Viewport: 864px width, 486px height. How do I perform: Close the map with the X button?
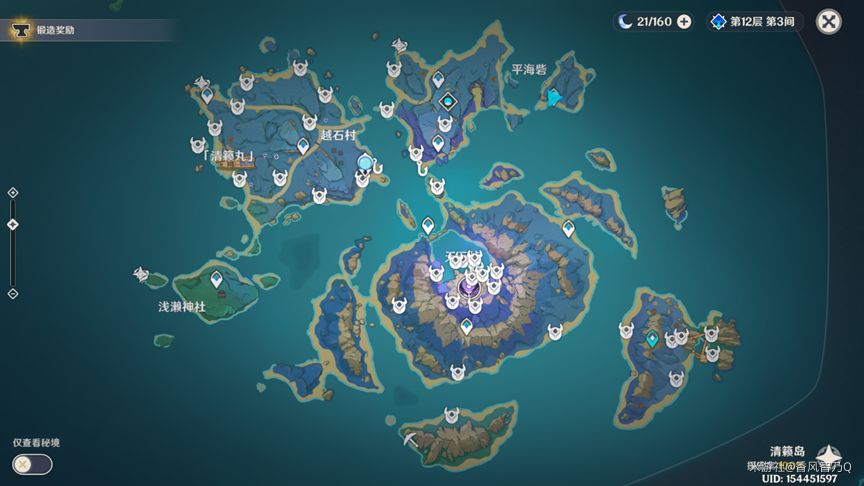[x=828, y=22]
